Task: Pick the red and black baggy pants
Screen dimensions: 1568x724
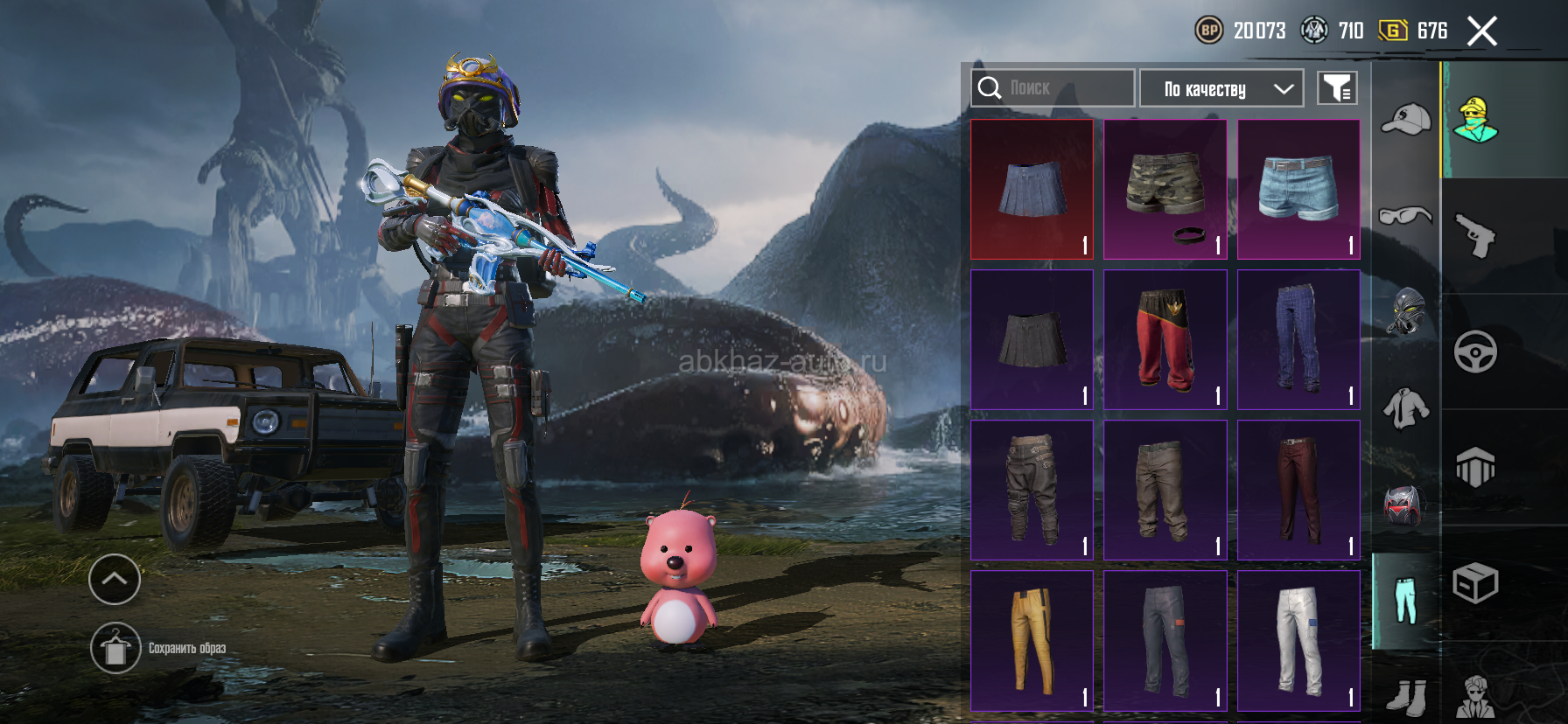Action: pos(1165,339)
